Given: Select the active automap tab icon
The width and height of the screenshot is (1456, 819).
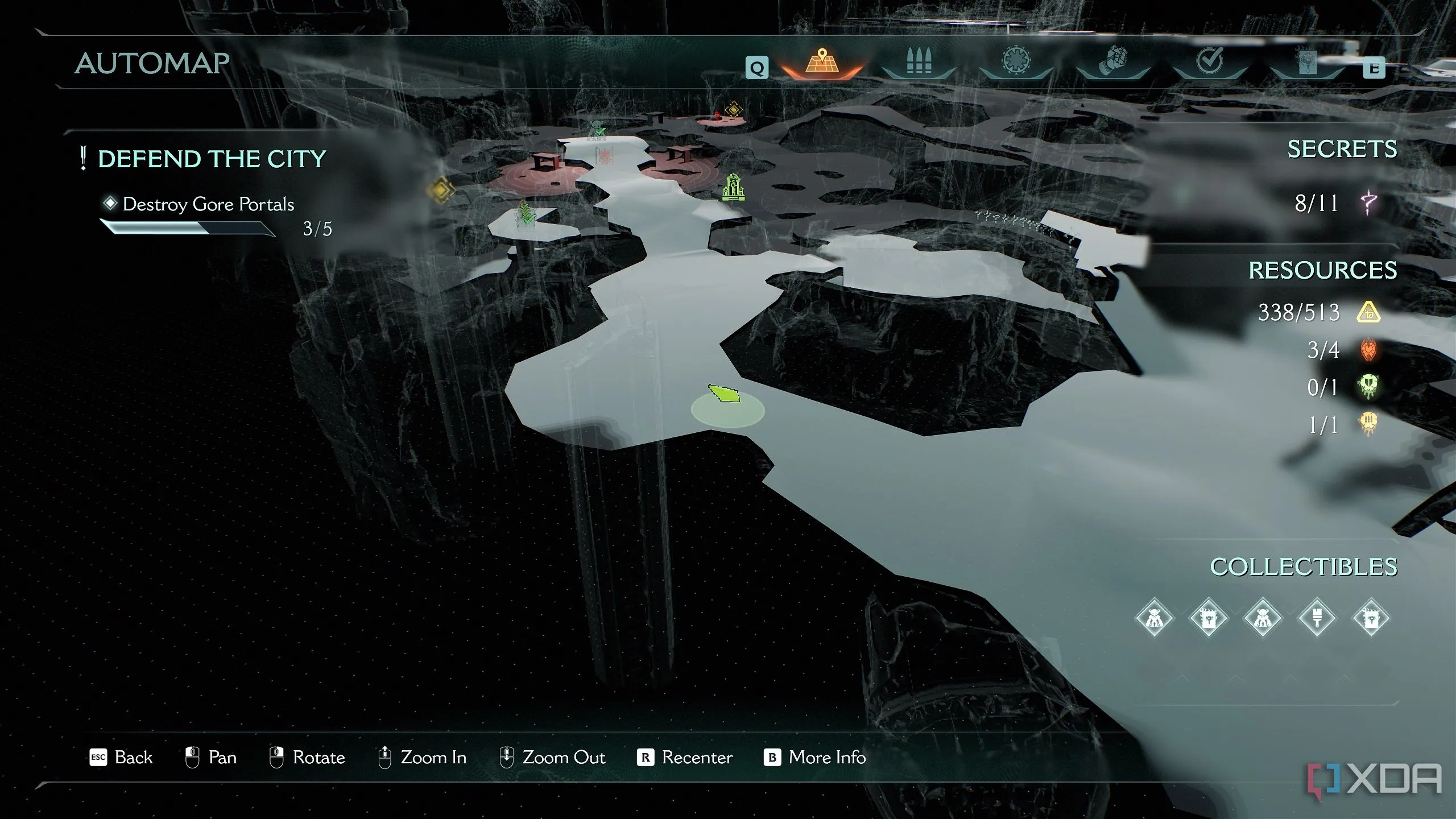Looking at the screenshot, I should 822,61.
